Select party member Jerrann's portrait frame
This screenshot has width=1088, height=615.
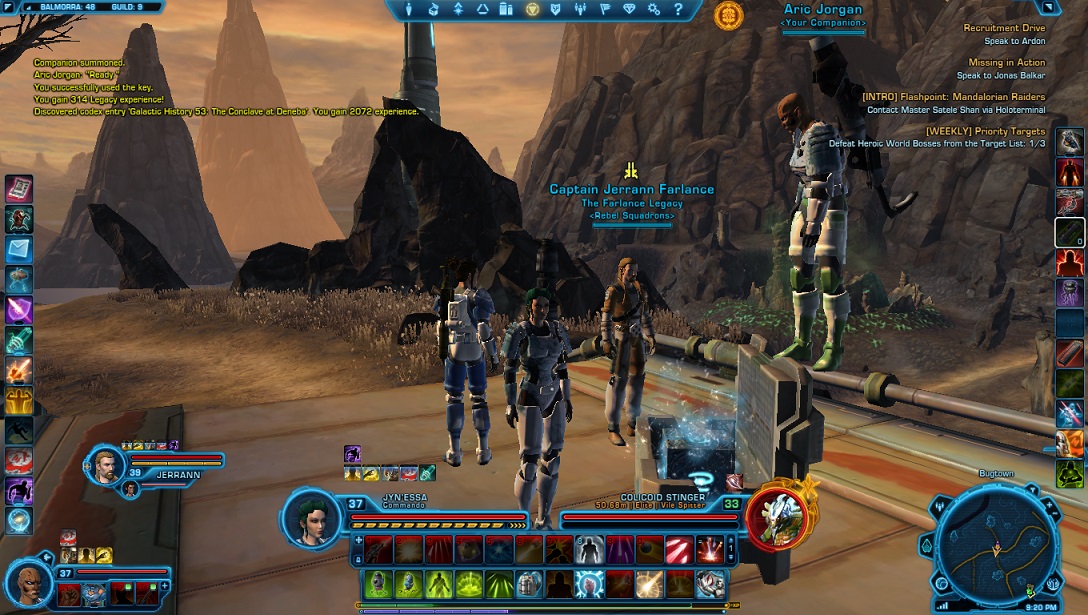106,467
